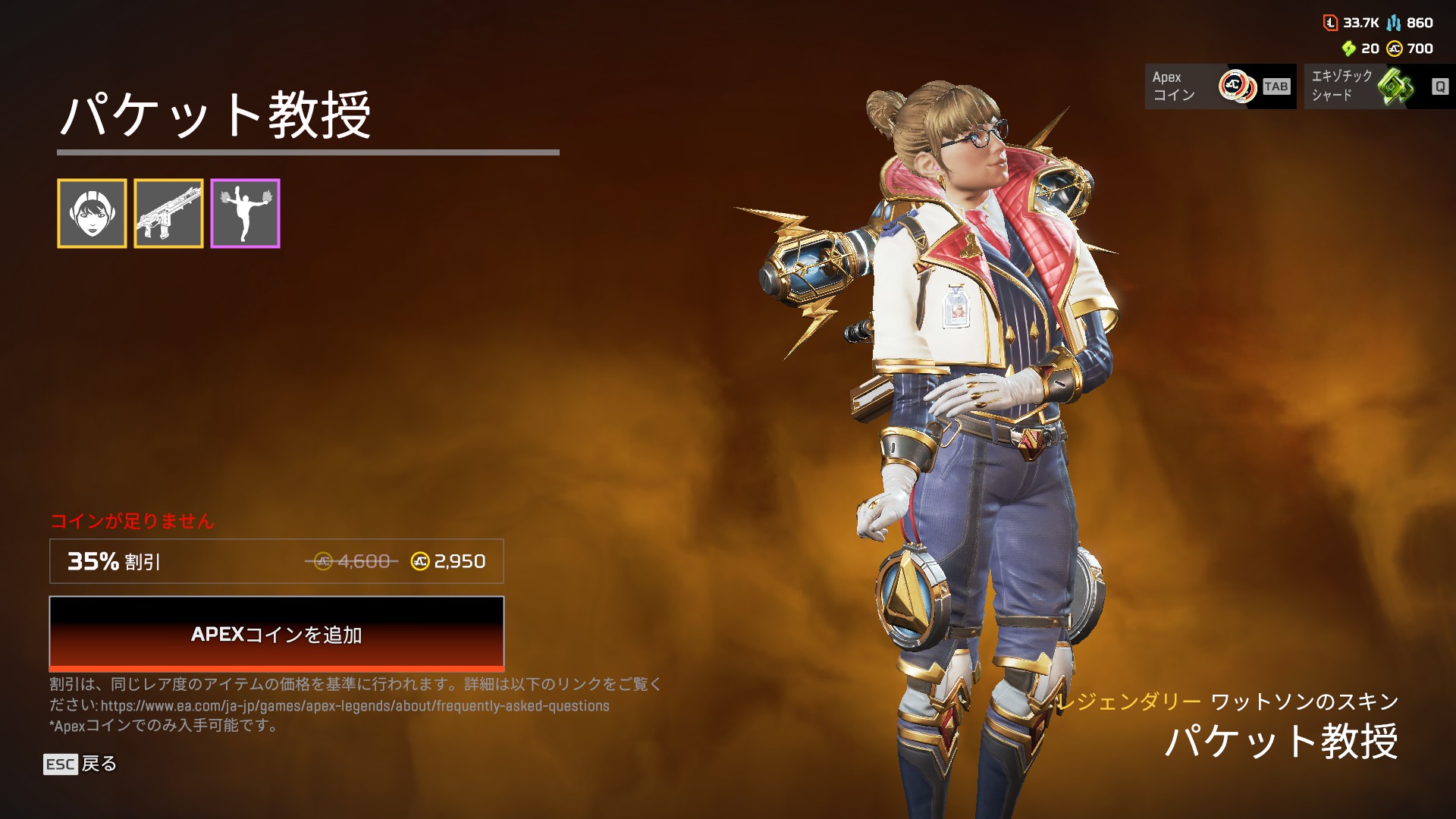The image size is (1456, 819).
Task: Choose the weapon skin thumbnail
Action: click(x=168, y=214)
